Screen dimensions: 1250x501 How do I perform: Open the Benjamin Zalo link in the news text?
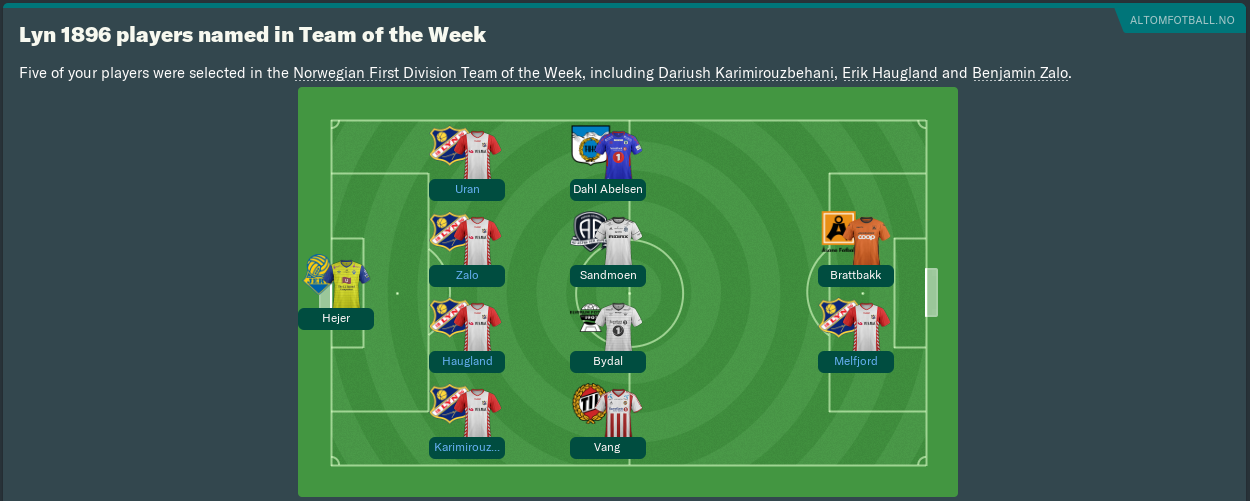pos(1019,73)
